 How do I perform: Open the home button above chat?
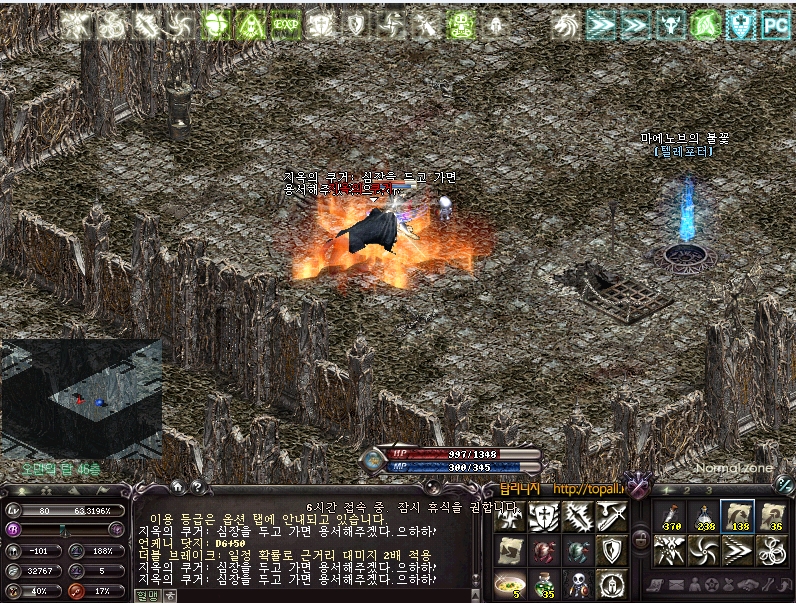point(177,487)
